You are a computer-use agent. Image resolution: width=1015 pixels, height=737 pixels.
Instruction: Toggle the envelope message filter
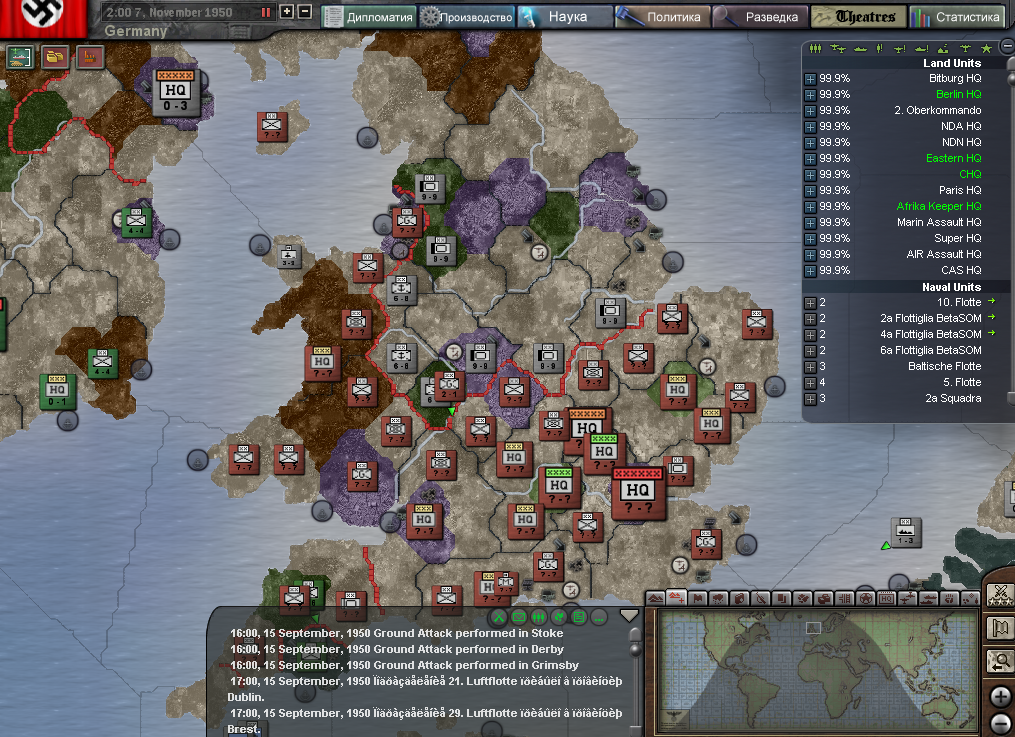point(519,616)
